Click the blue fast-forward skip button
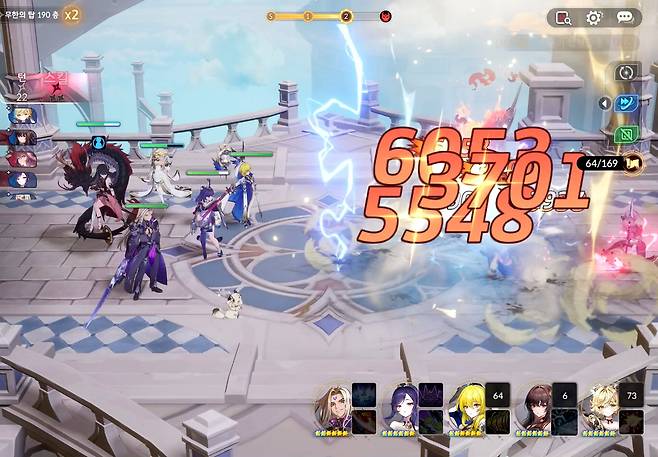 (628, 102)
